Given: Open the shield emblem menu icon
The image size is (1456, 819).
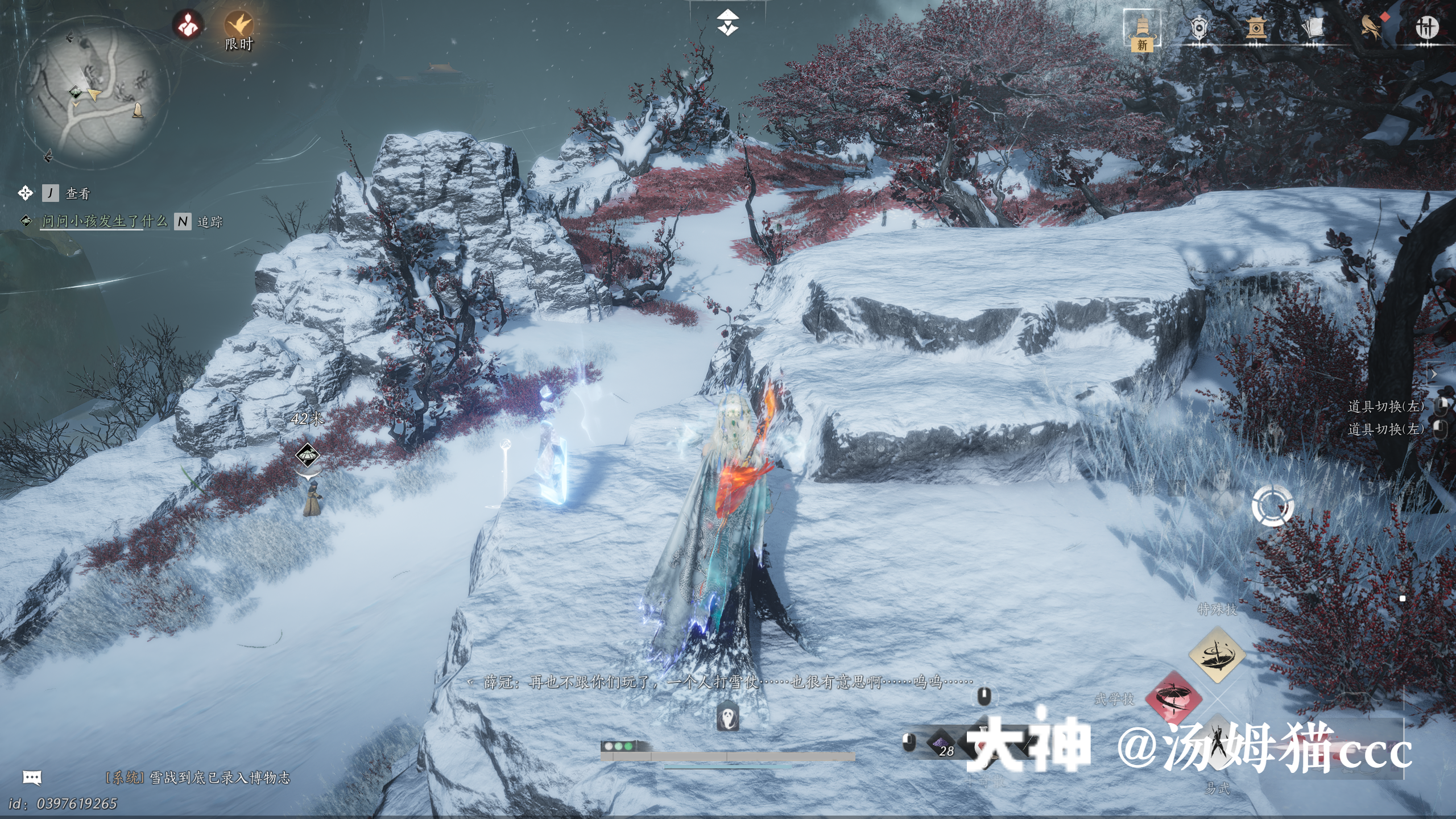Looking at the screenshot, I should pyautogui.click(x=1199, y=27).
